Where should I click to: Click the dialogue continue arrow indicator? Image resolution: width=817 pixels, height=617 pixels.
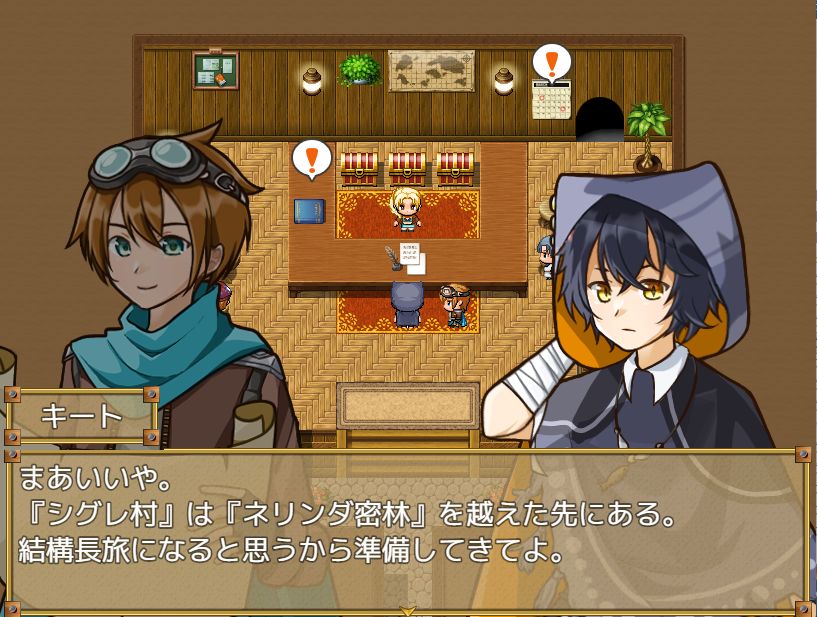click(408, 609)
